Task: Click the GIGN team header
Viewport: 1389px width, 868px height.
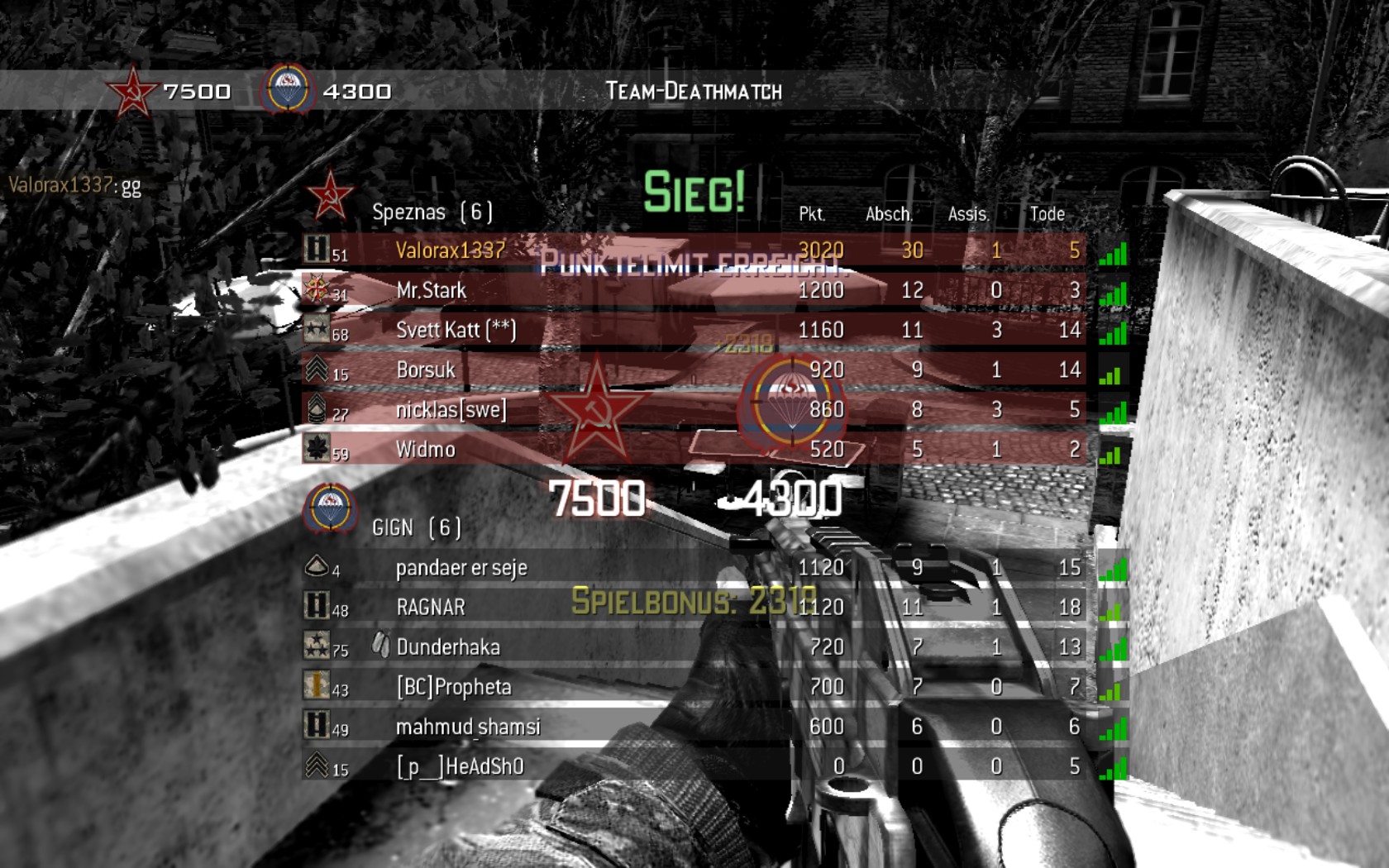Action: [416, 527]
